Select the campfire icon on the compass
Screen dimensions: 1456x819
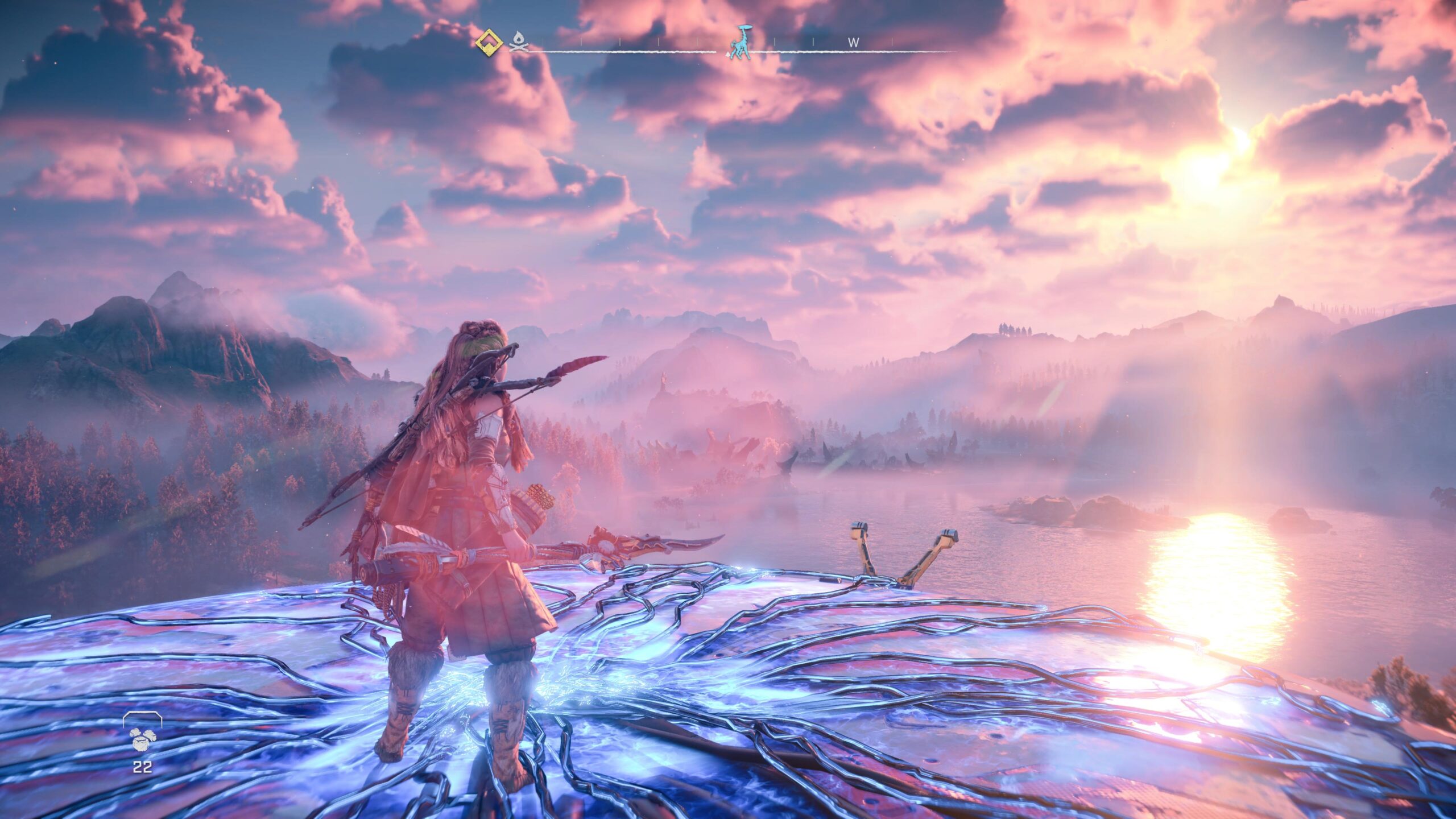tap(518, 42)
